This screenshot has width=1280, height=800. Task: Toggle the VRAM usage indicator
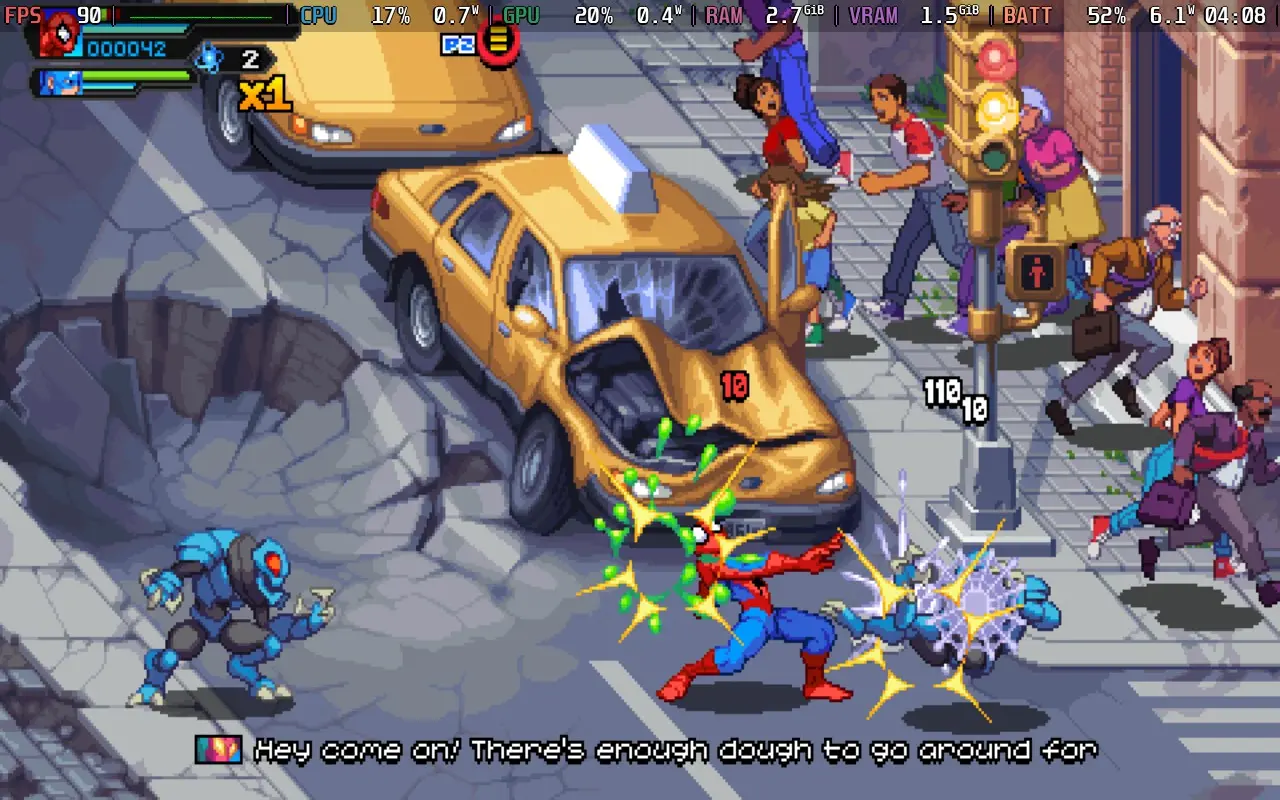[873, 15]
